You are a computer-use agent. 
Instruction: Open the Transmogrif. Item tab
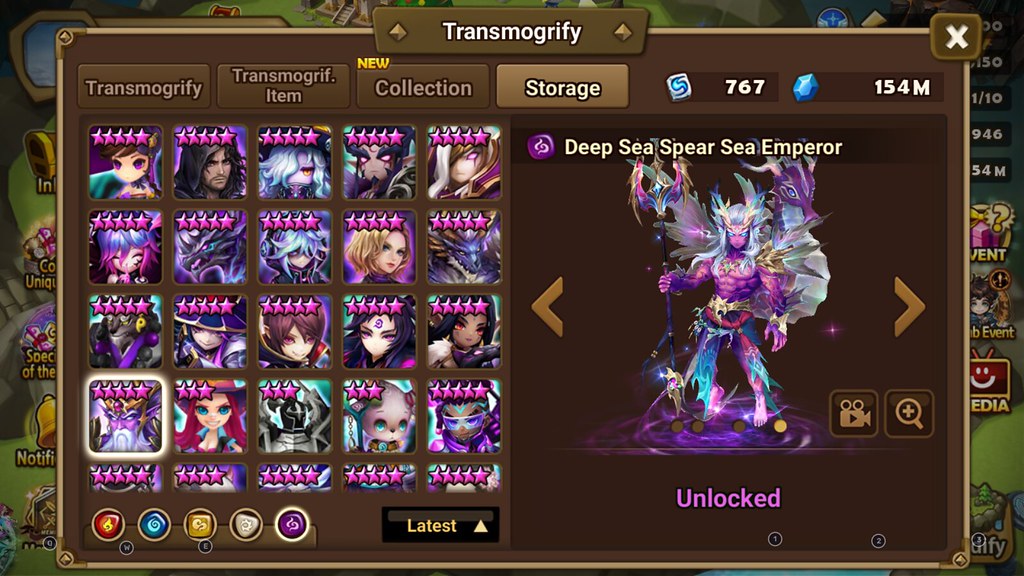[283, 87]
